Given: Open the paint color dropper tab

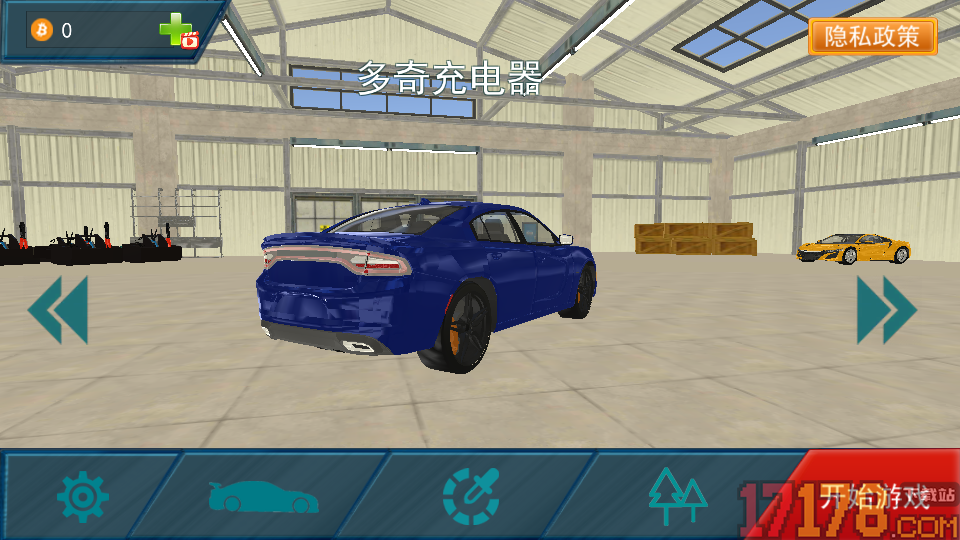Looking at the screenshot, I should pos(470,496).
